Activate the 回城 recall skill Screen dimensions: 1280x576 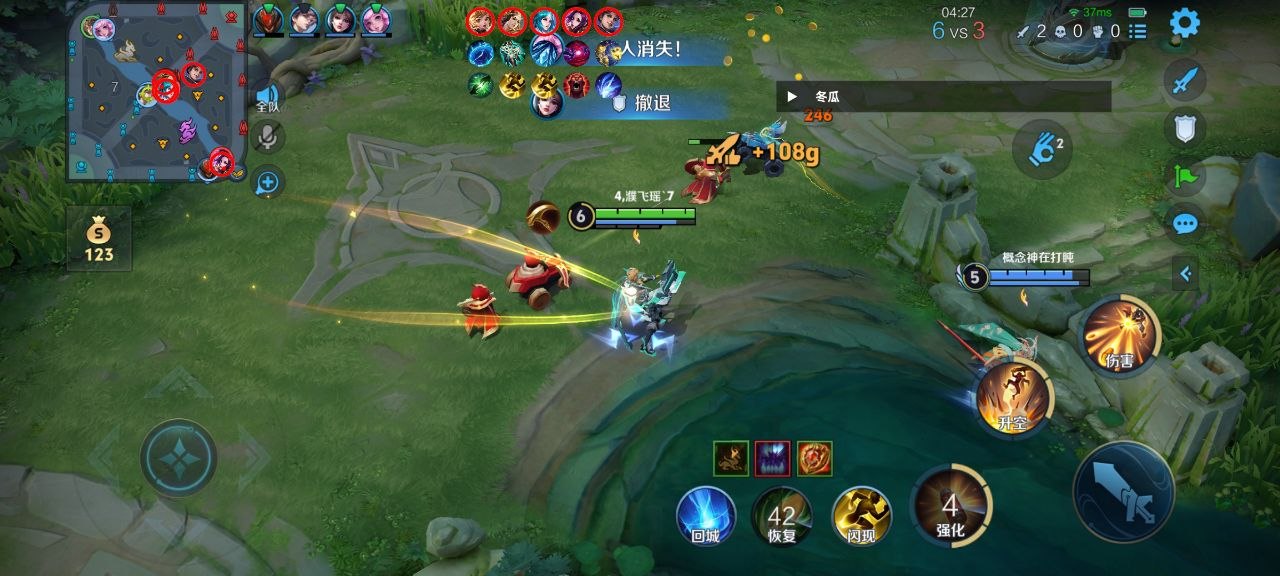pos(706,514)
